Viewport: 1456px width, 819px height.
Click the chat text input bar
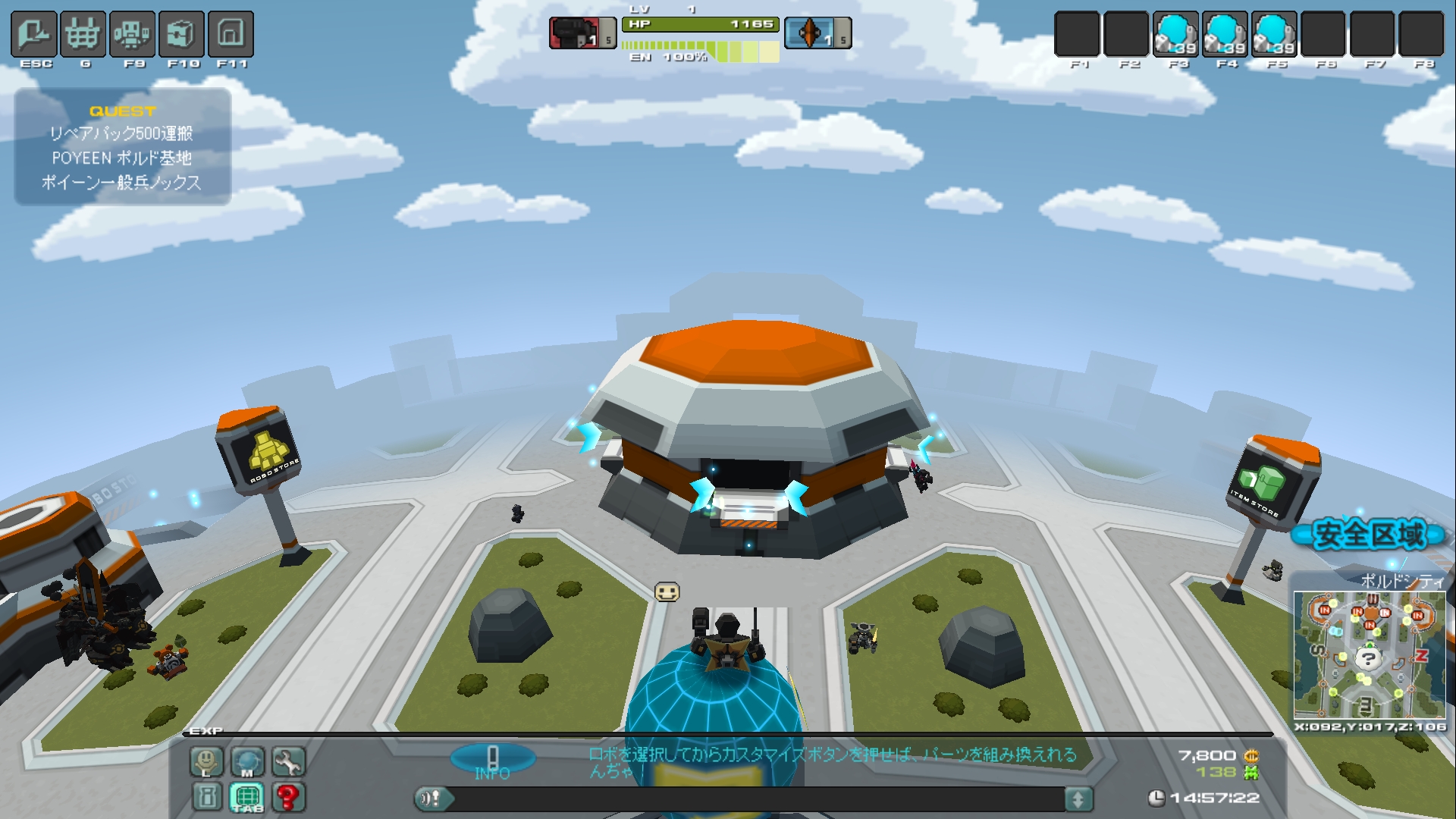tap(758, 799)
